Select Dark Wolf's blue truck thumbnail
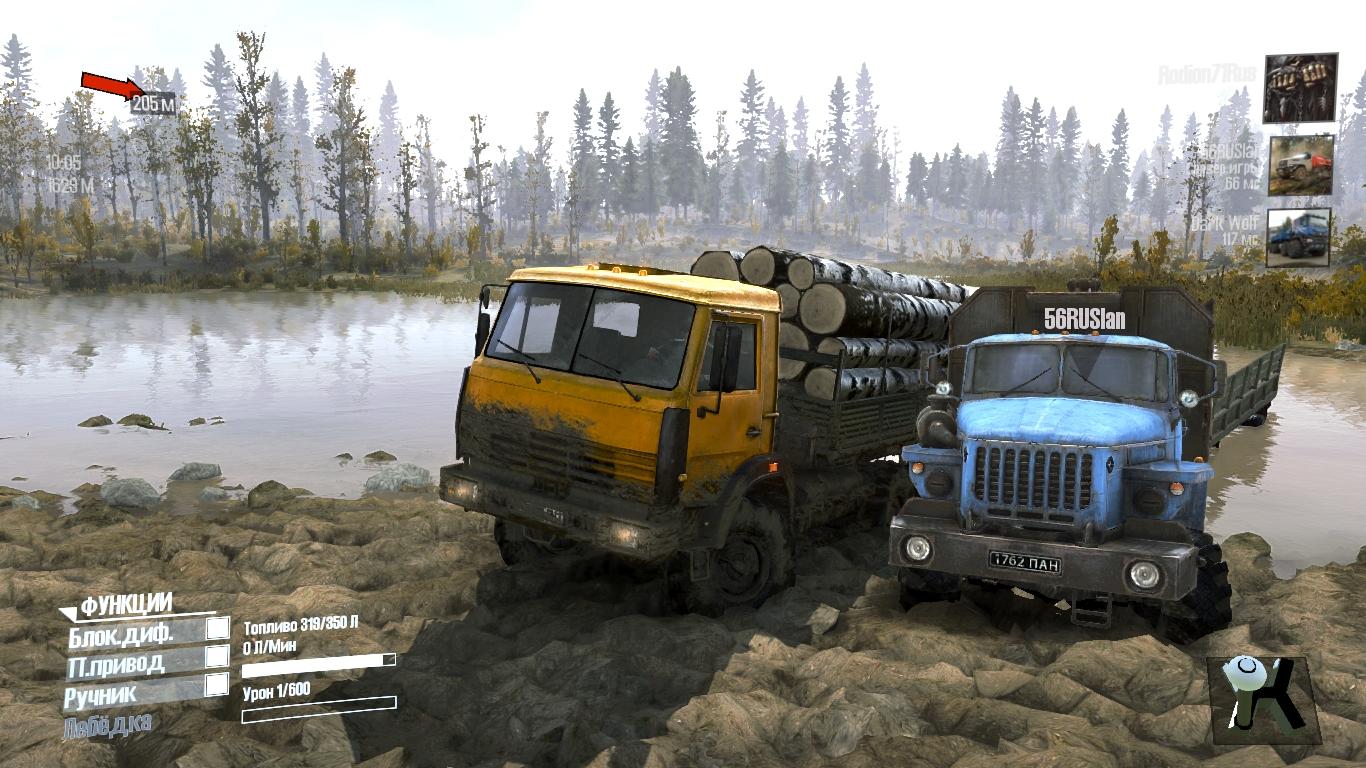This screenshot has height=768, width=1366. coord(1299,238)
